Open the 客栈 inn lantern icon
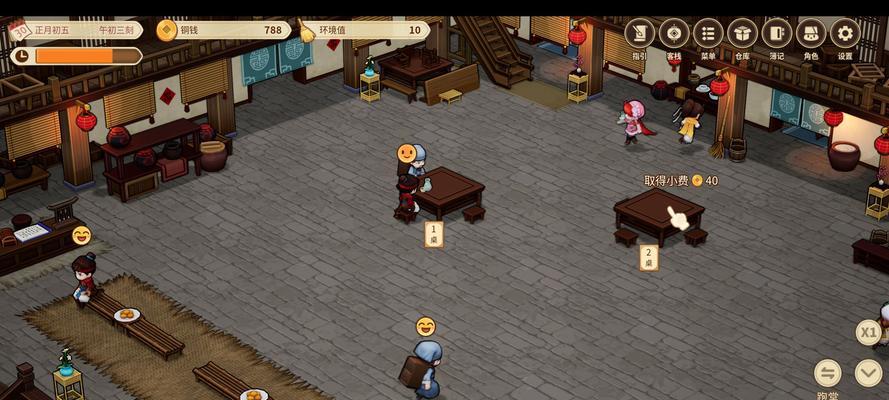Viewport: 889px width, 400px height. (674, 34)
